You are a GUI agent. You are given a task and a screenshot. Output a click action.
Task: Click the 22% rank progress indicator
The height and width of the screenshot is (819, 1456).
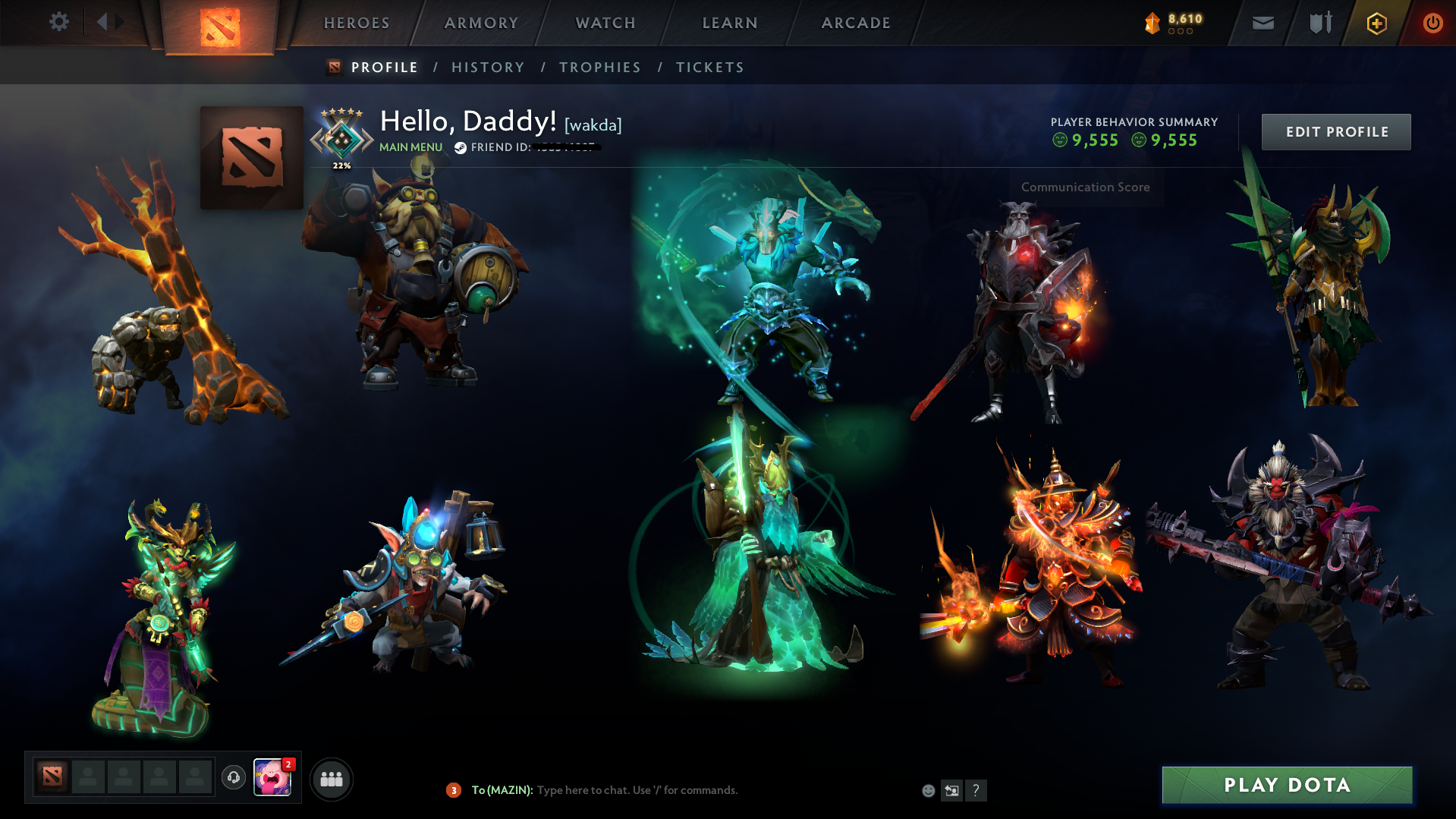pyautogui.click(x=343, y=163)
